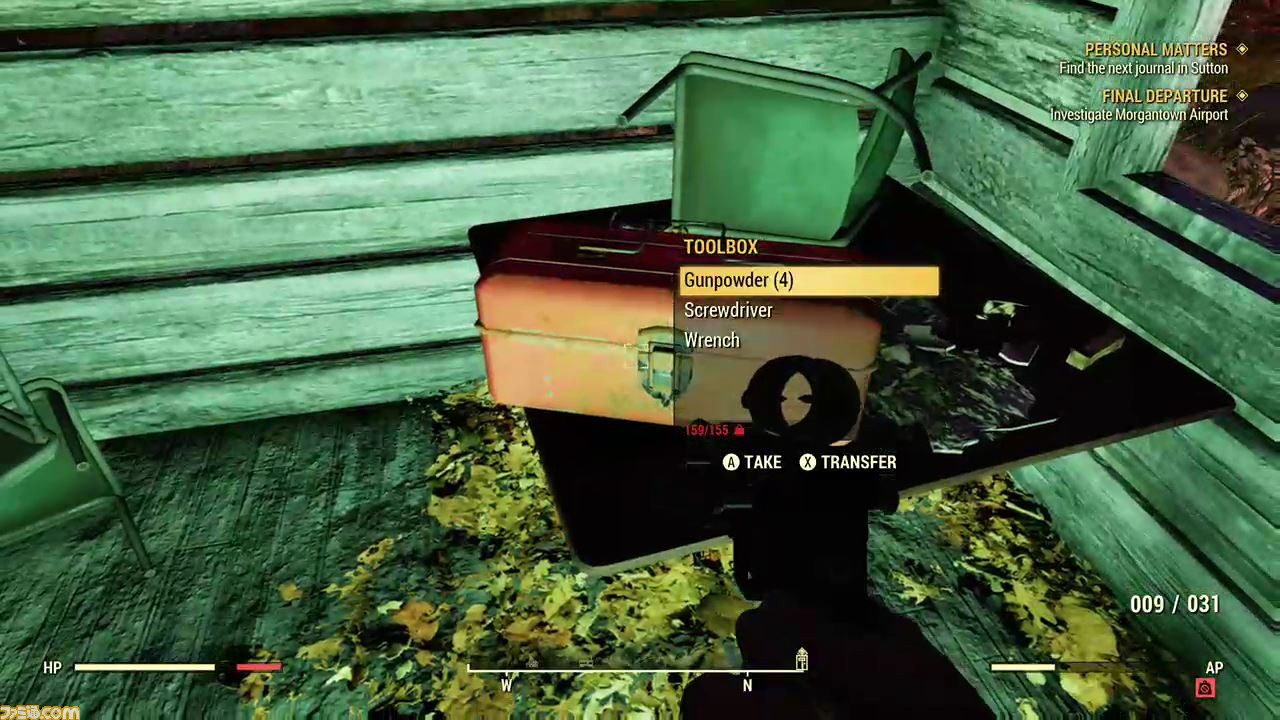Screen dimensions: 1280x720
Task: Click the diamond marker beside FINAL DEPARTURE
Action: (1242, 96)
